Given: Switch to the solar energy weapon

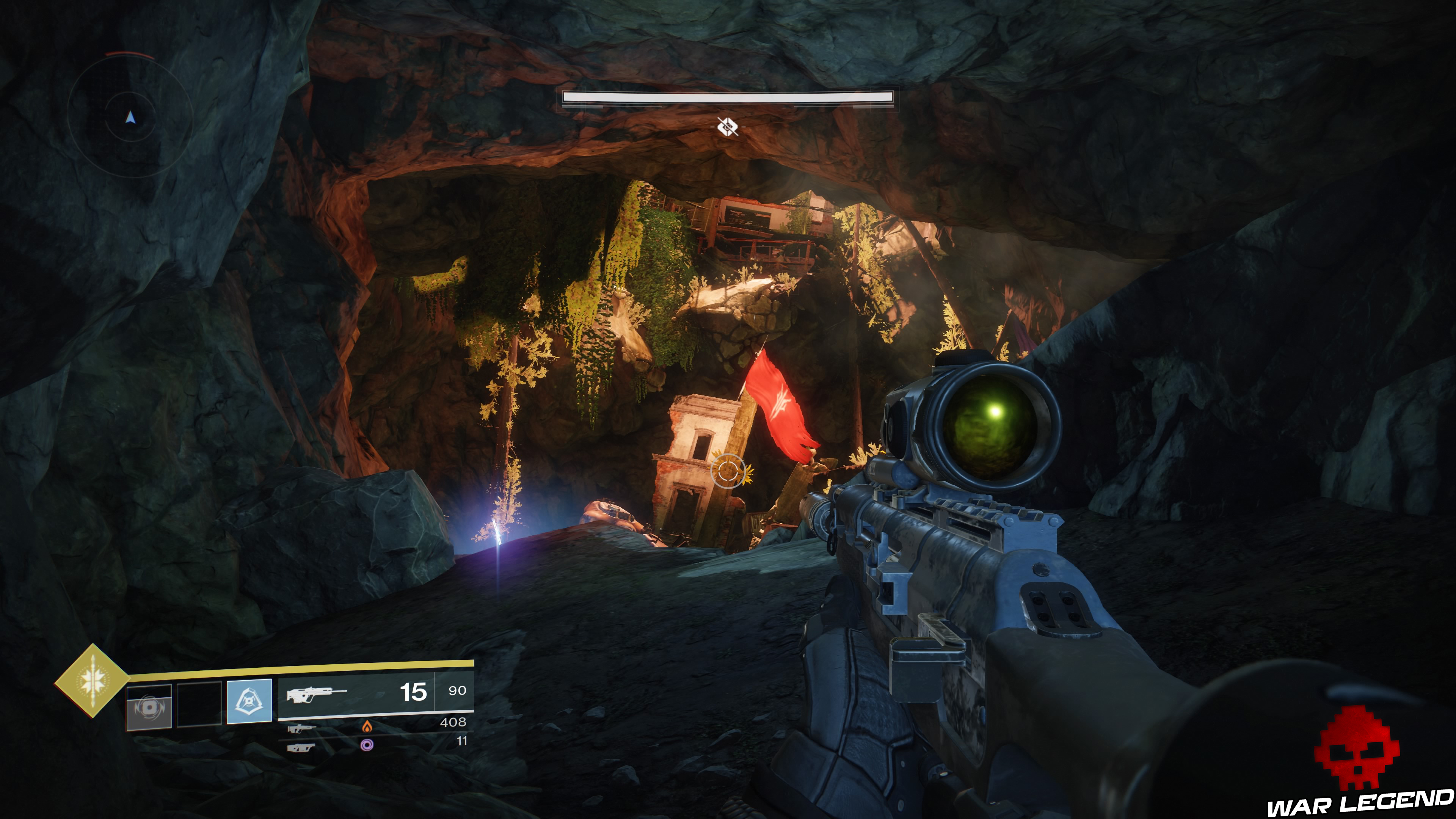Looking at the screenshot, I should 300,728.
